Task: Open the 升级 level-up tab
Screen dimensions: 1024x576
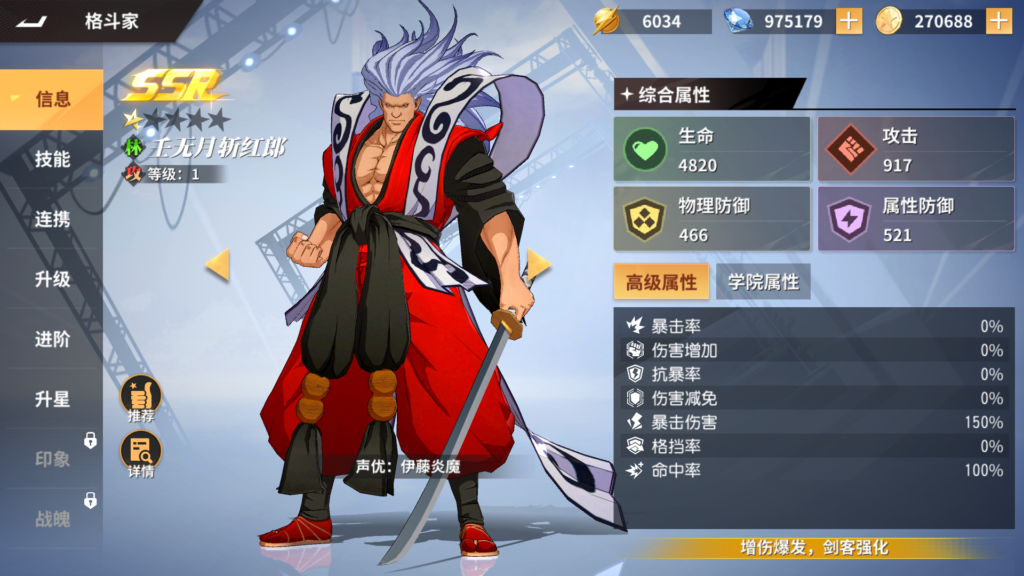Action: click(52, 279)
